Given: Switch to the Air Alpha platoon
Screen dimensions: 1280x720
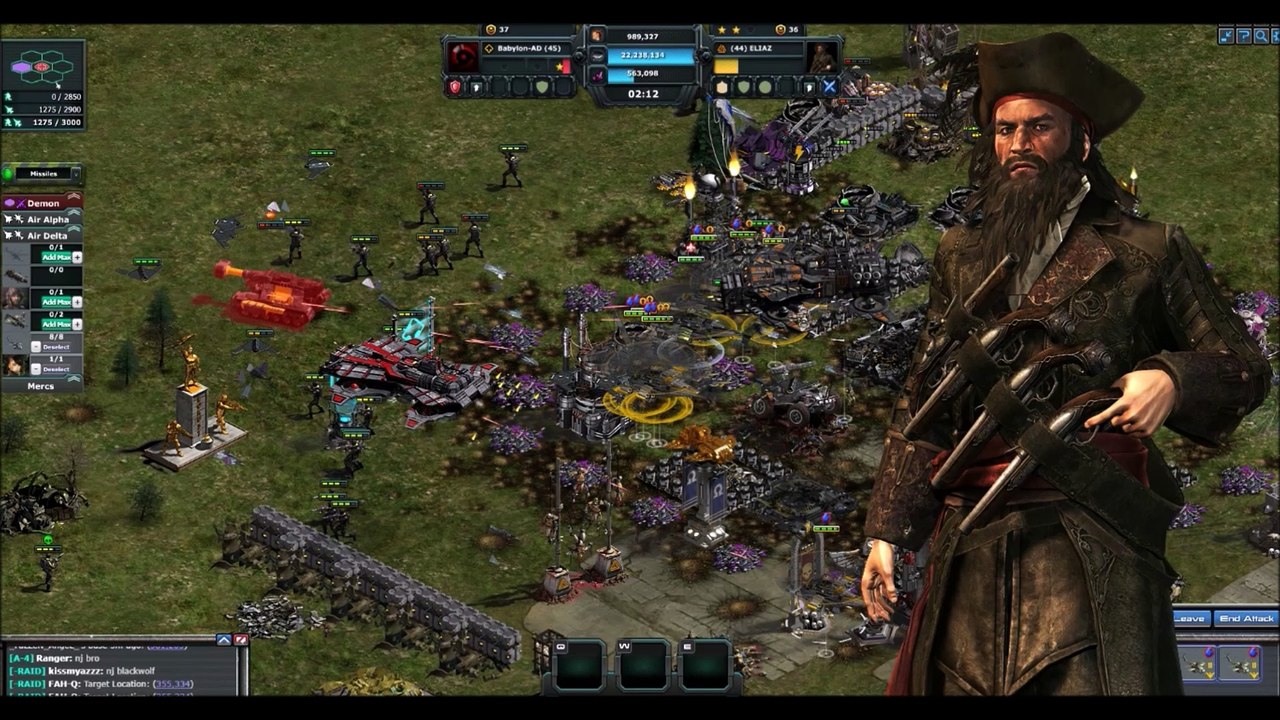Looking at the screenshot, I should pyautogui.click(x=47, y=220).
